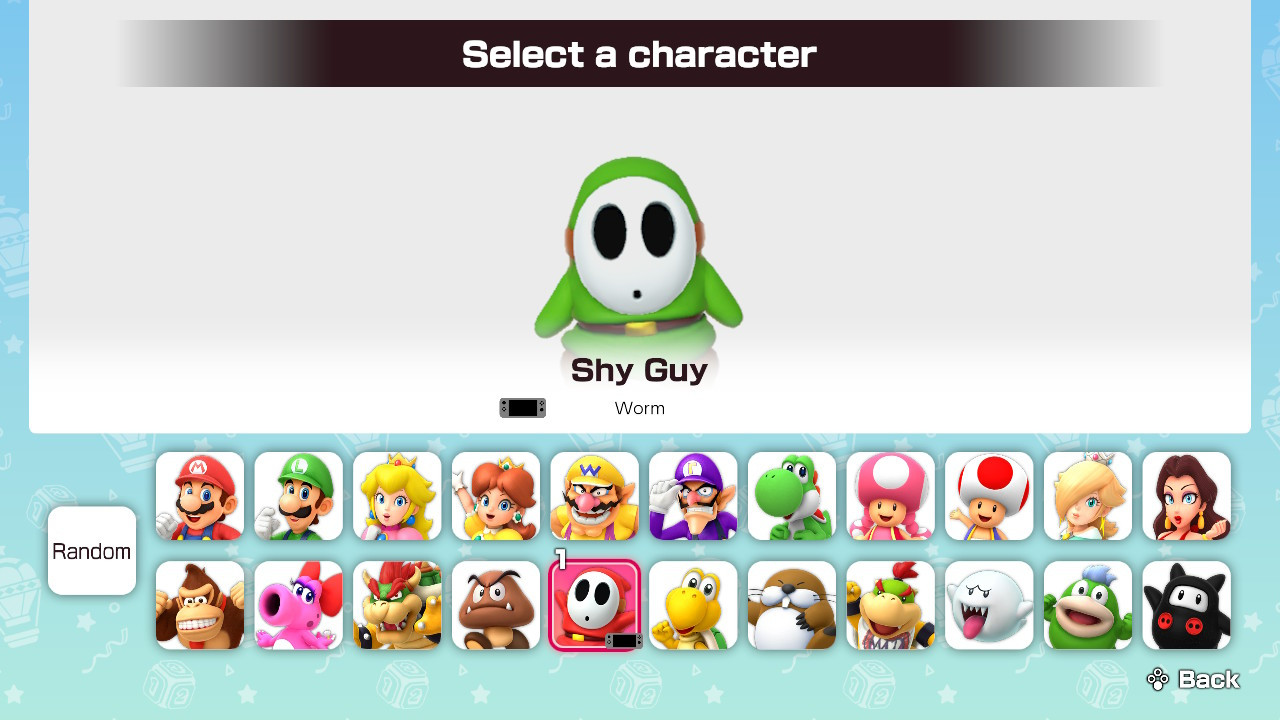Viewport: 1280px width, 720px height.
Task: Select Mario from the character grid
Action: (199, 497)
